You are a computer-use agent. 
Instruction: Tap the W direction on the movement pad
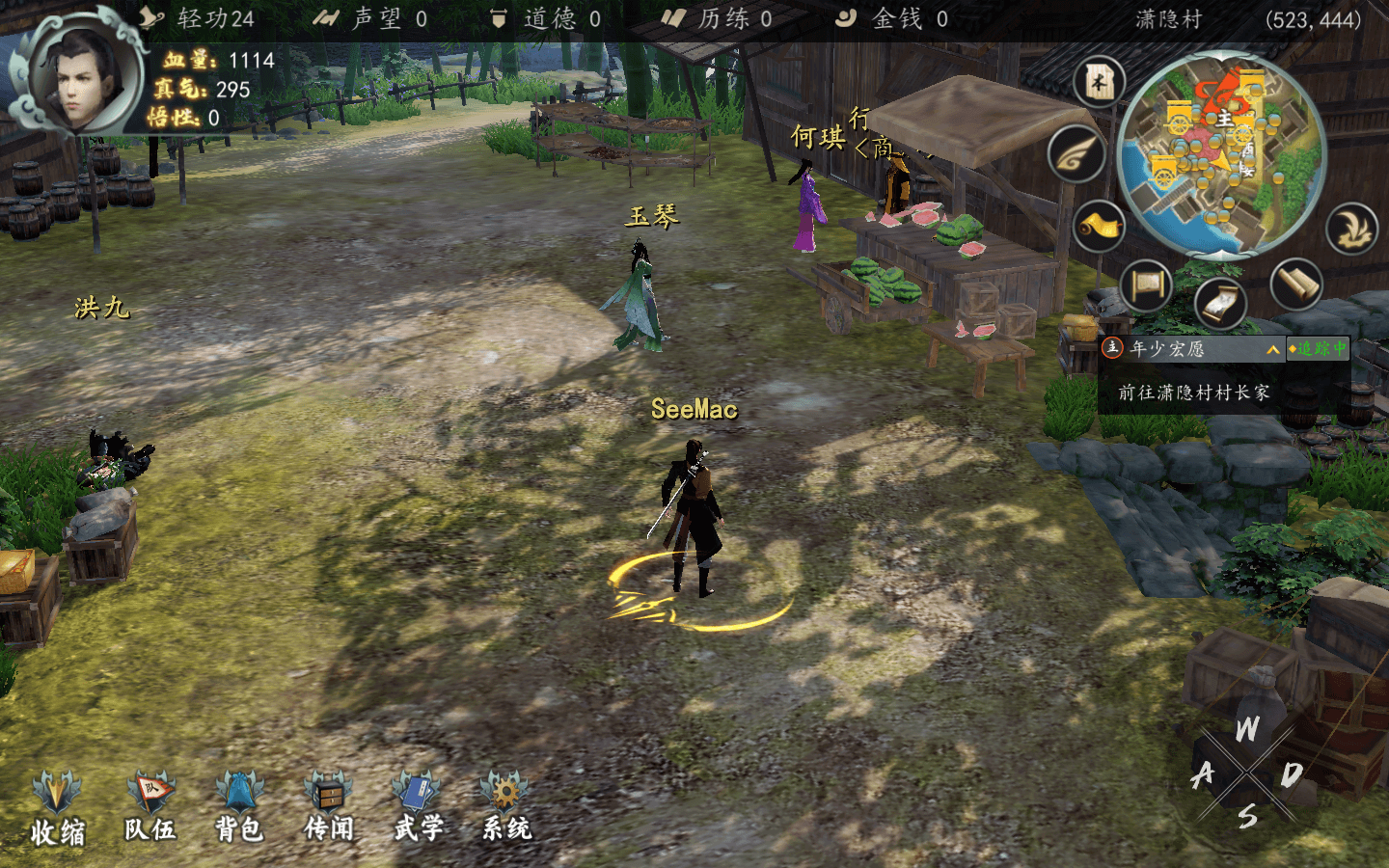point(1247,730)
